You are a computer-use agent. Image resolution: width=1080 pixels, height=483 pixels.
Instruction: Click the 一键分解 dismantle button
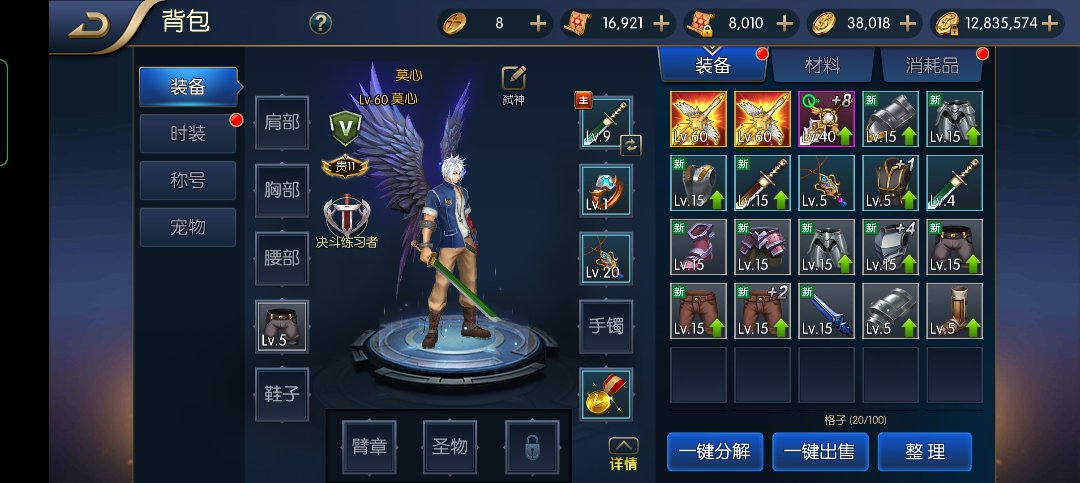click(x=714, y=451)
